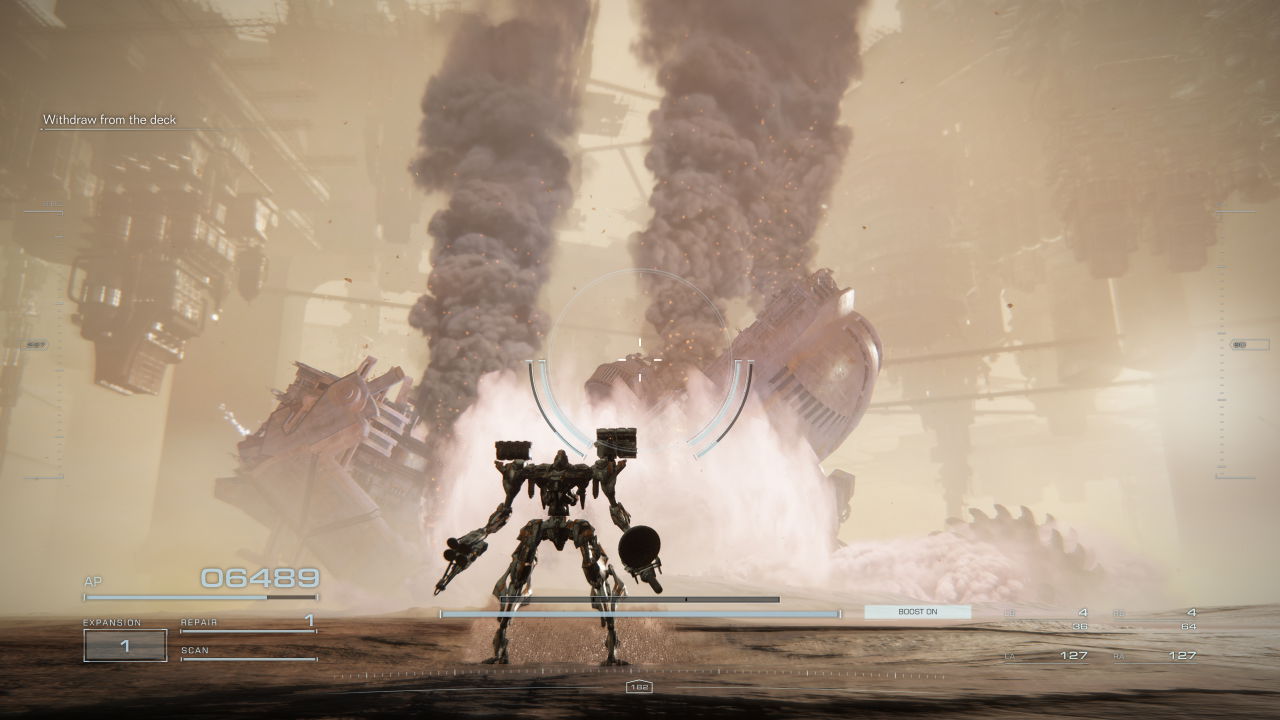Click the left-back ammo count of 4
The height and width of the screenshot is (720, 1280).
pos(1083,612)
